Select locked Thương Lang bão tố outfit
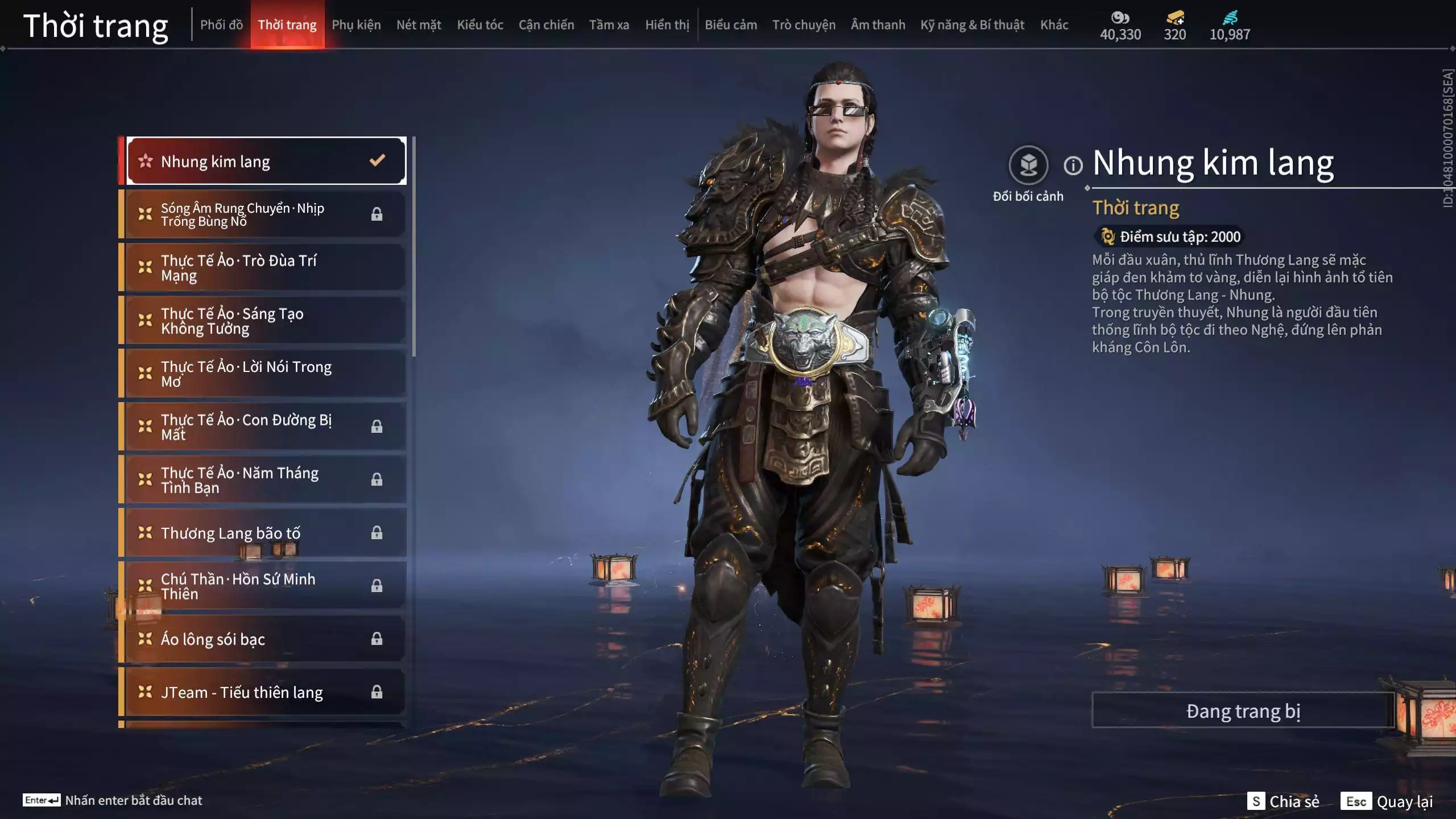The width and height of the screenshot is (1456, 819). [266, 533]
